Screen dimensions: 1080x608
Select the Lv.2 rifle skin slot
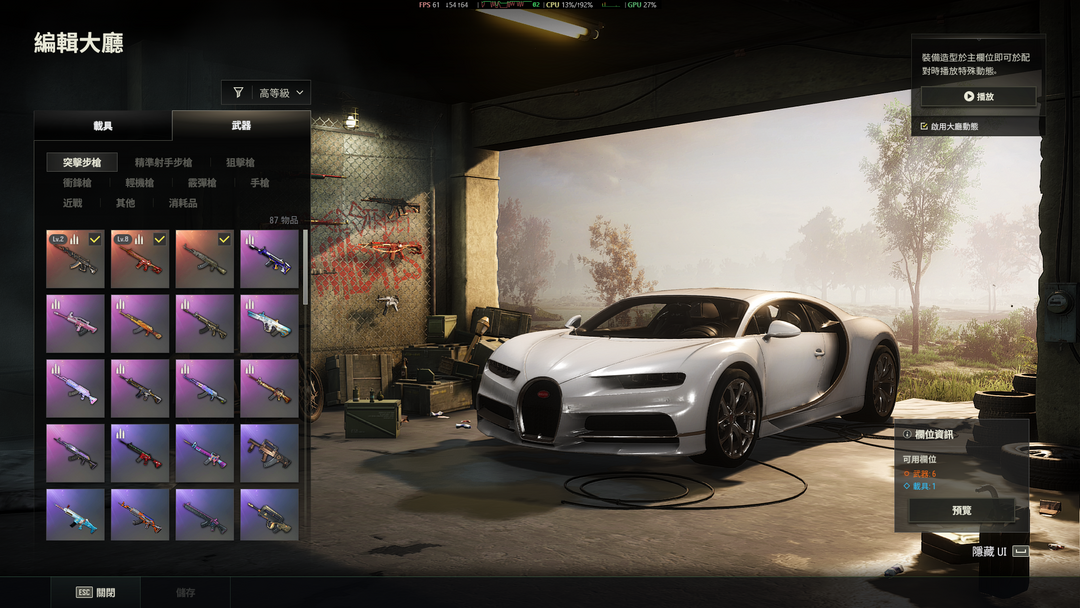(x=75, y=259)
